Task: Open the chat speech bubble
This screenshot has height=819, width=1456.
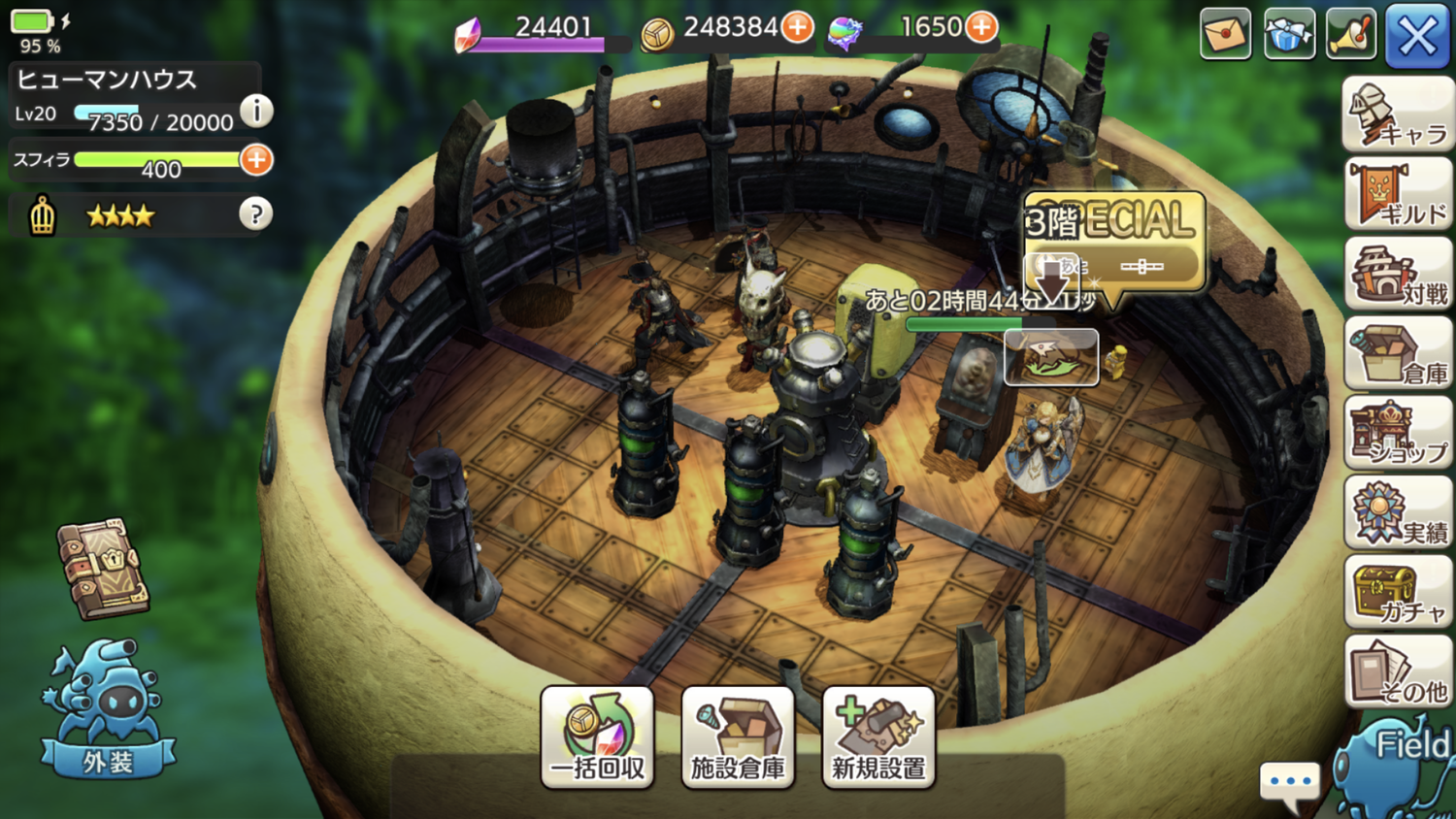Action: pos(1290,783)
